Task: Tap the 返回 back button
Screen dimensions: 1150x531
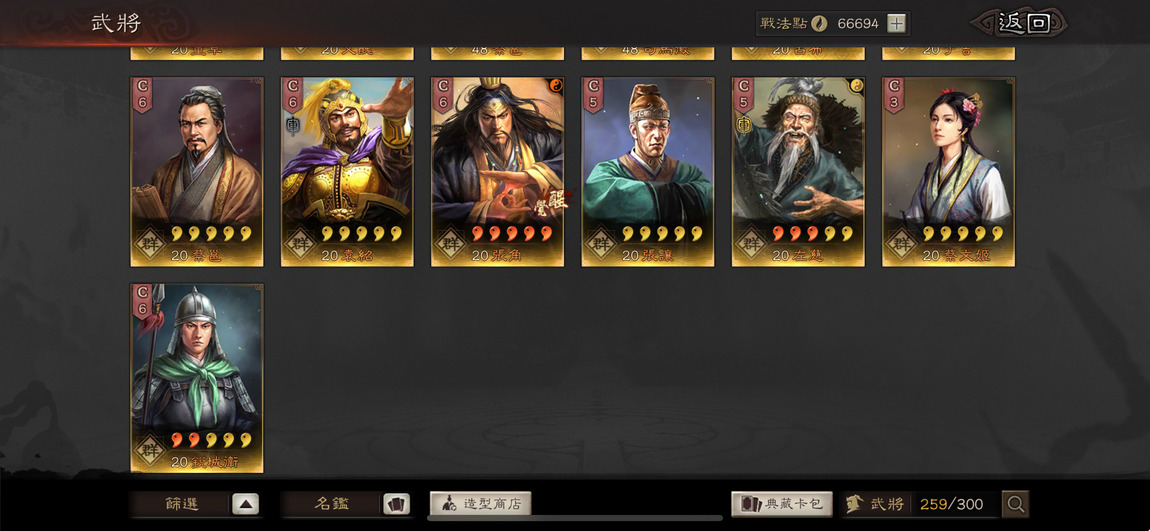Action: [x=1023, y=23]
